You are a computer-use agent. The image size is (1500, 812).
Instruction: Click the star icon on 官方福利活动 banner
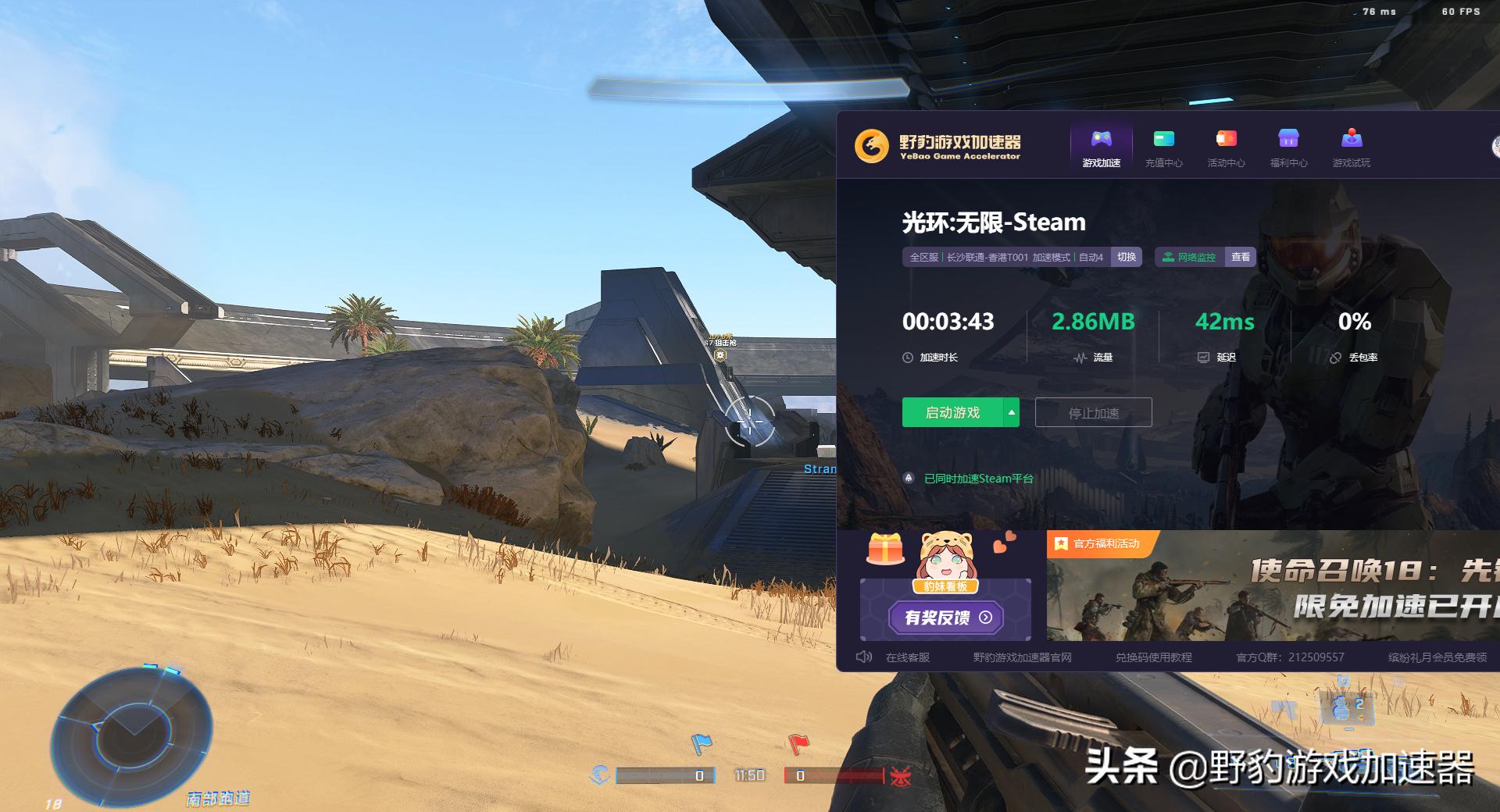(1060, 542)
